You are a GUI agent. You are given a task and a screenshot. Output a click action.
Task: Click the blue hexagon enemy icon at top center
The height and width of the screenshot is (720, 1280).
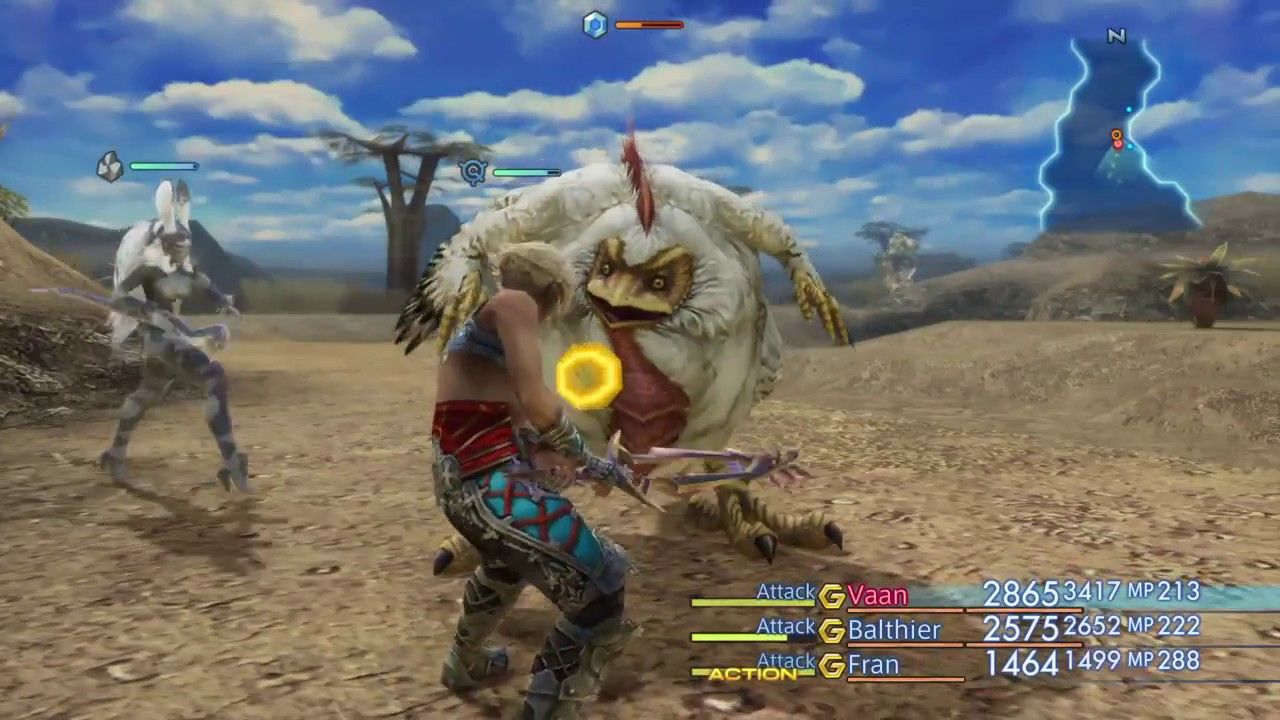pos(595,27)
